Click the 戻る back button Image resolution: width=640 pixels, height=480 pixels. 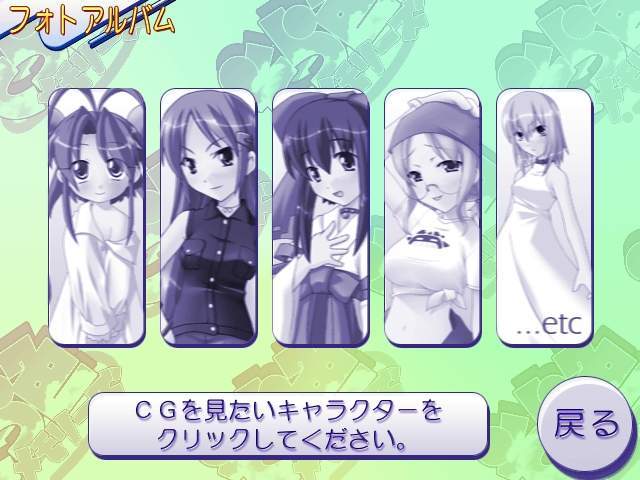click(587, 425)
